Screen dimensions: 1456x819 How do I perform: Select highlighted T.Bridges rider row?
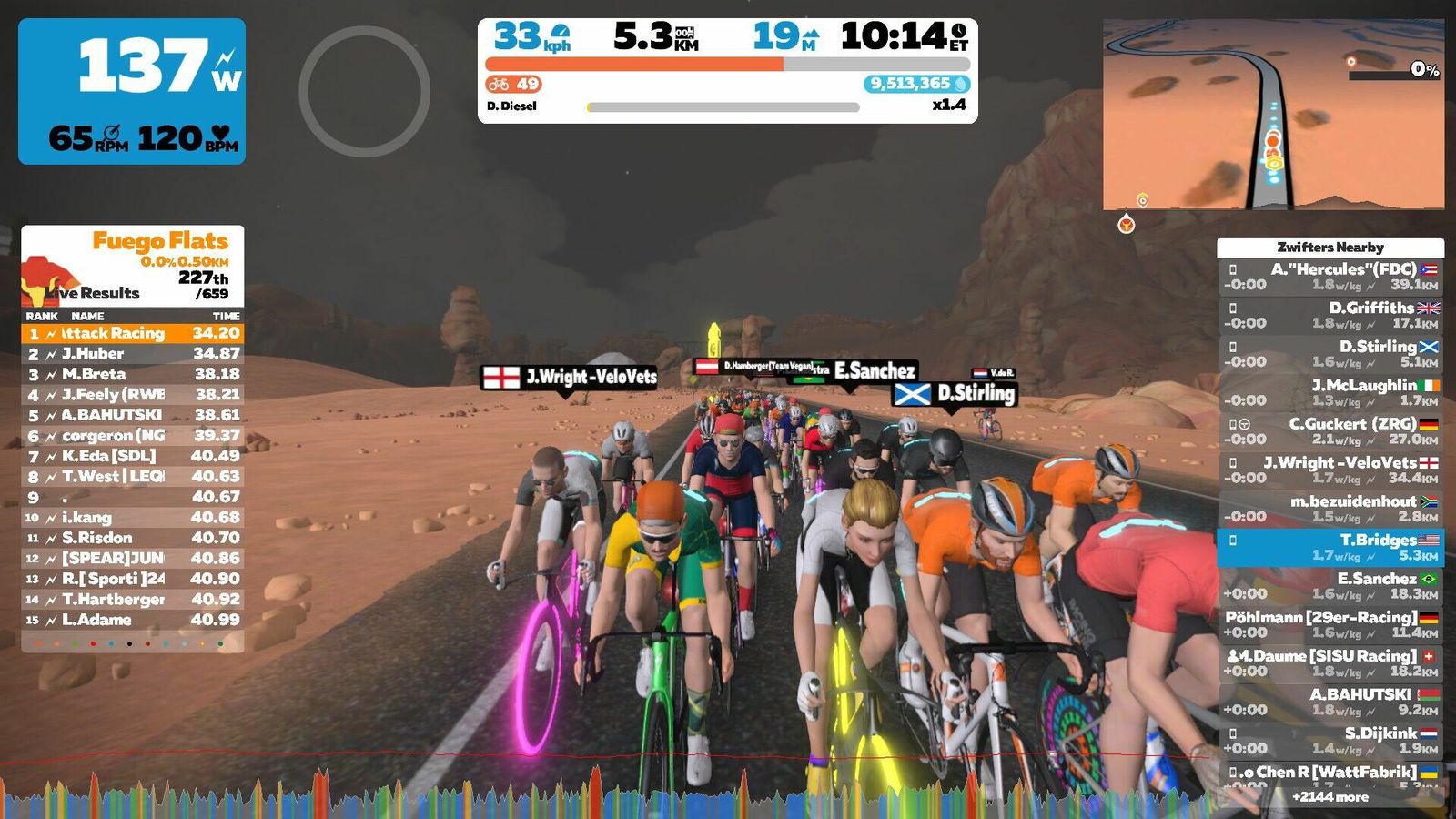coord(1330,547)
